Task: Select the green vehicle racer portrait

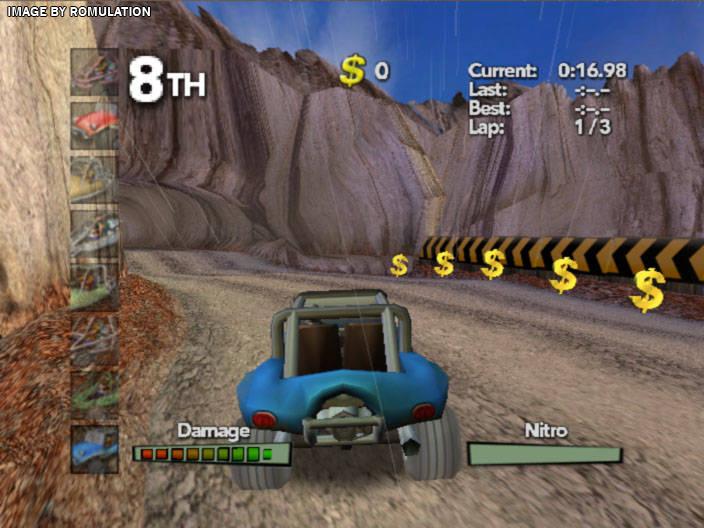Action: (x=95, y=396)
